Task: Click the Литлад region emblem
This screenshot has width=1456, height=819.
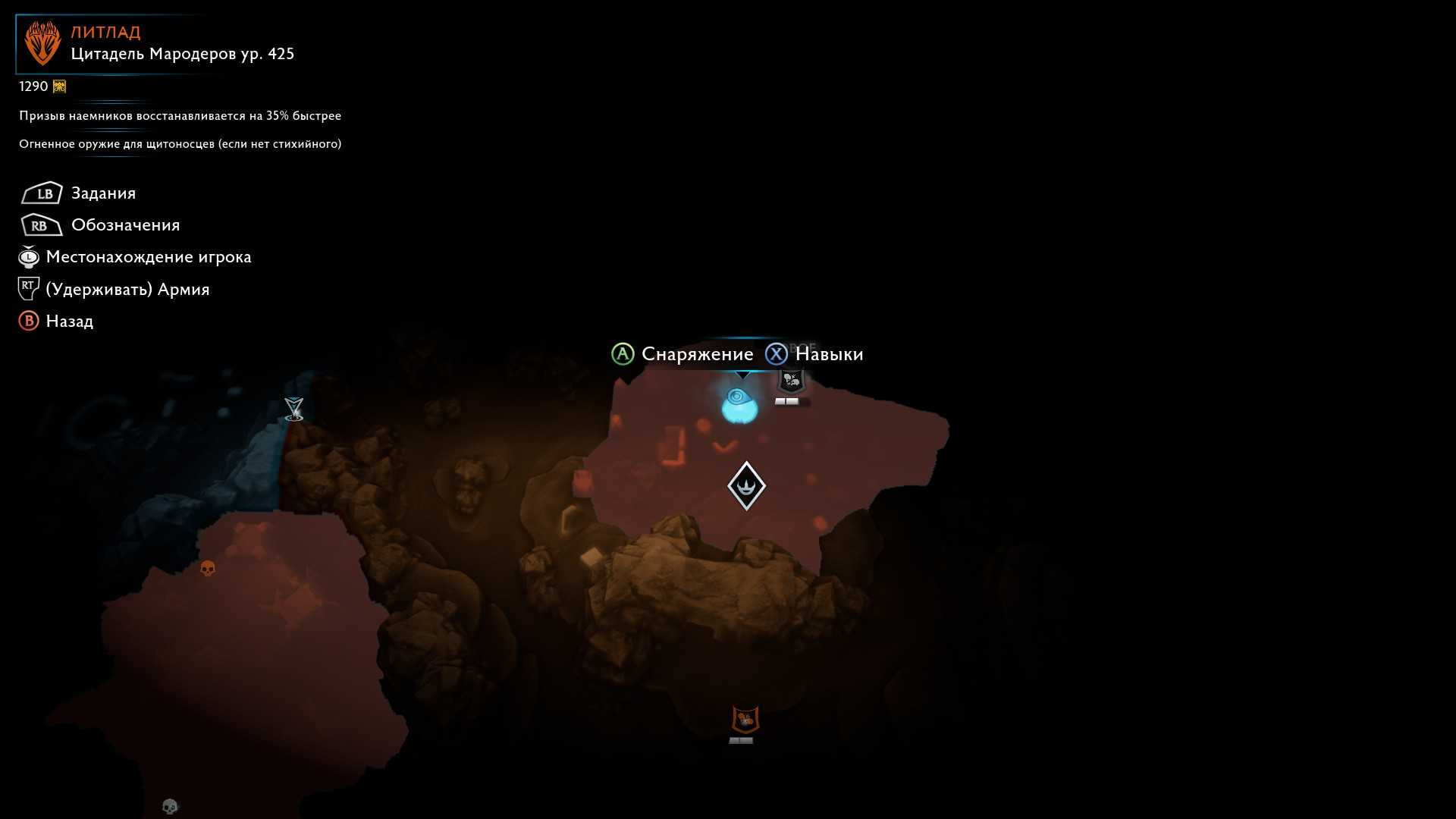Action: [42, 43]
